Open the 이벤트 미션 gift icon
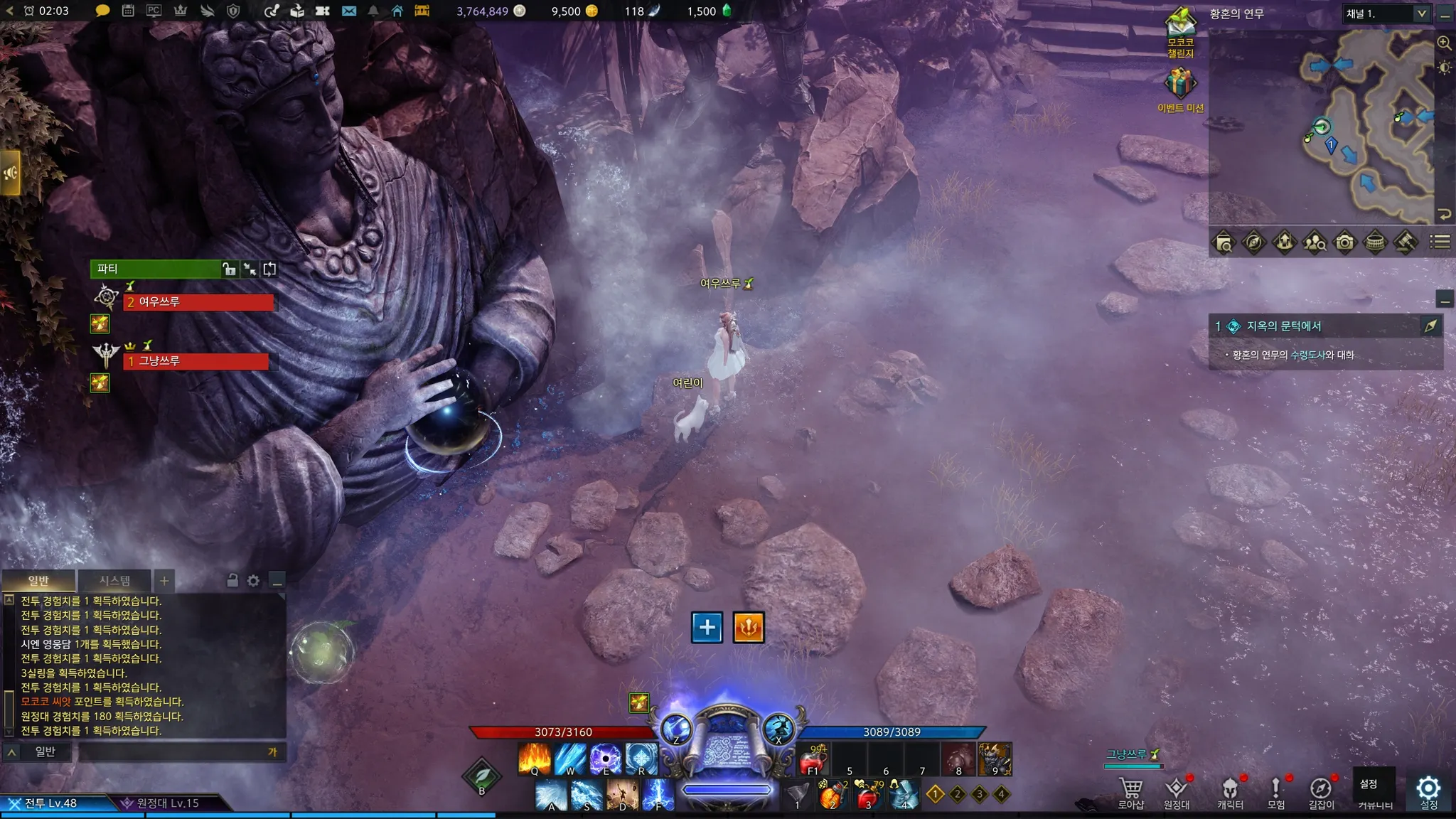Image resolution: width=1456 pixels, height=819 pixels. 1180,85
